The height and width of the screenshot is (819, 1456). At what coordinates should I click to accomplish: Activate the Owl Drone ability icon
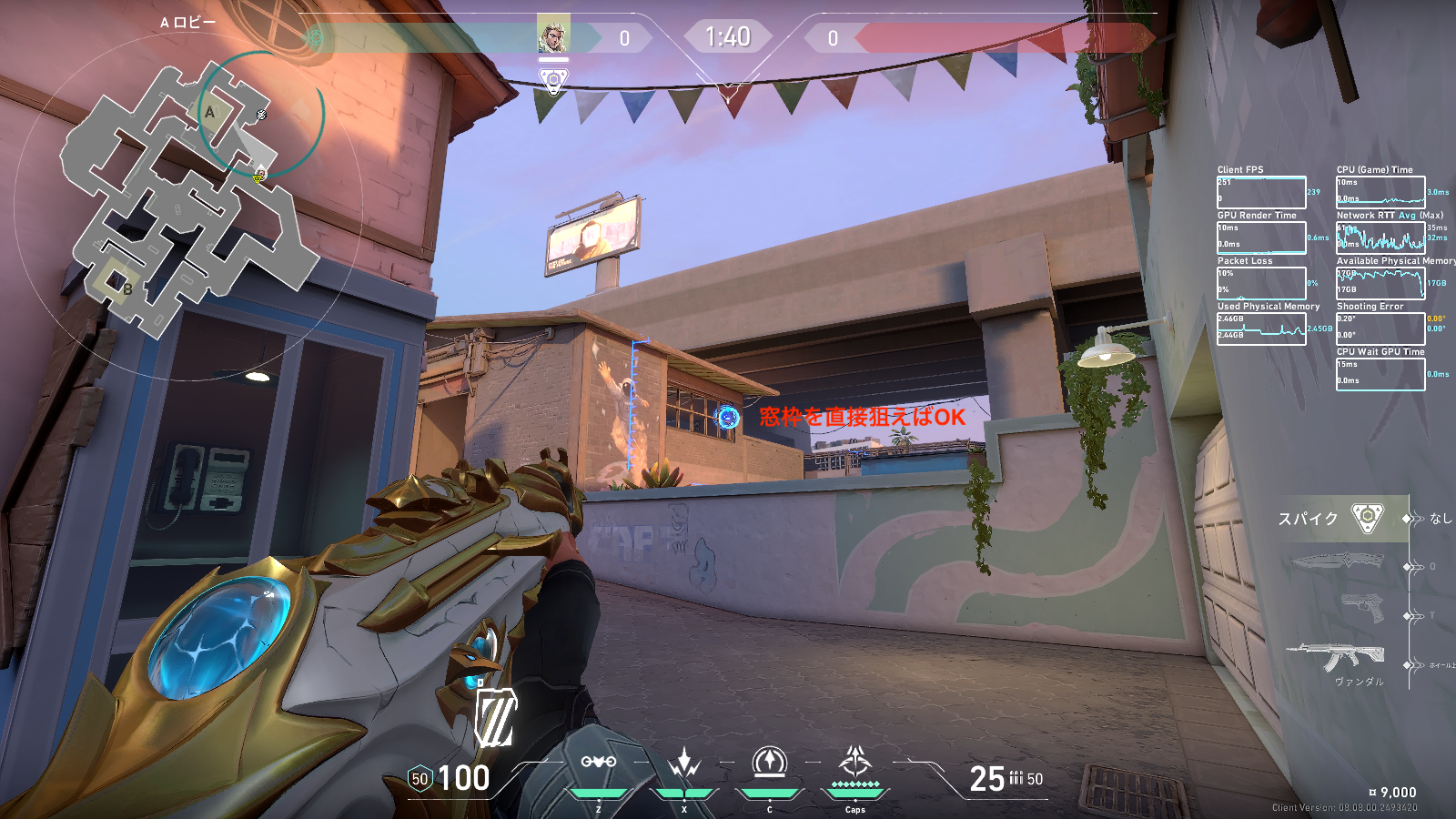[598, 763]
